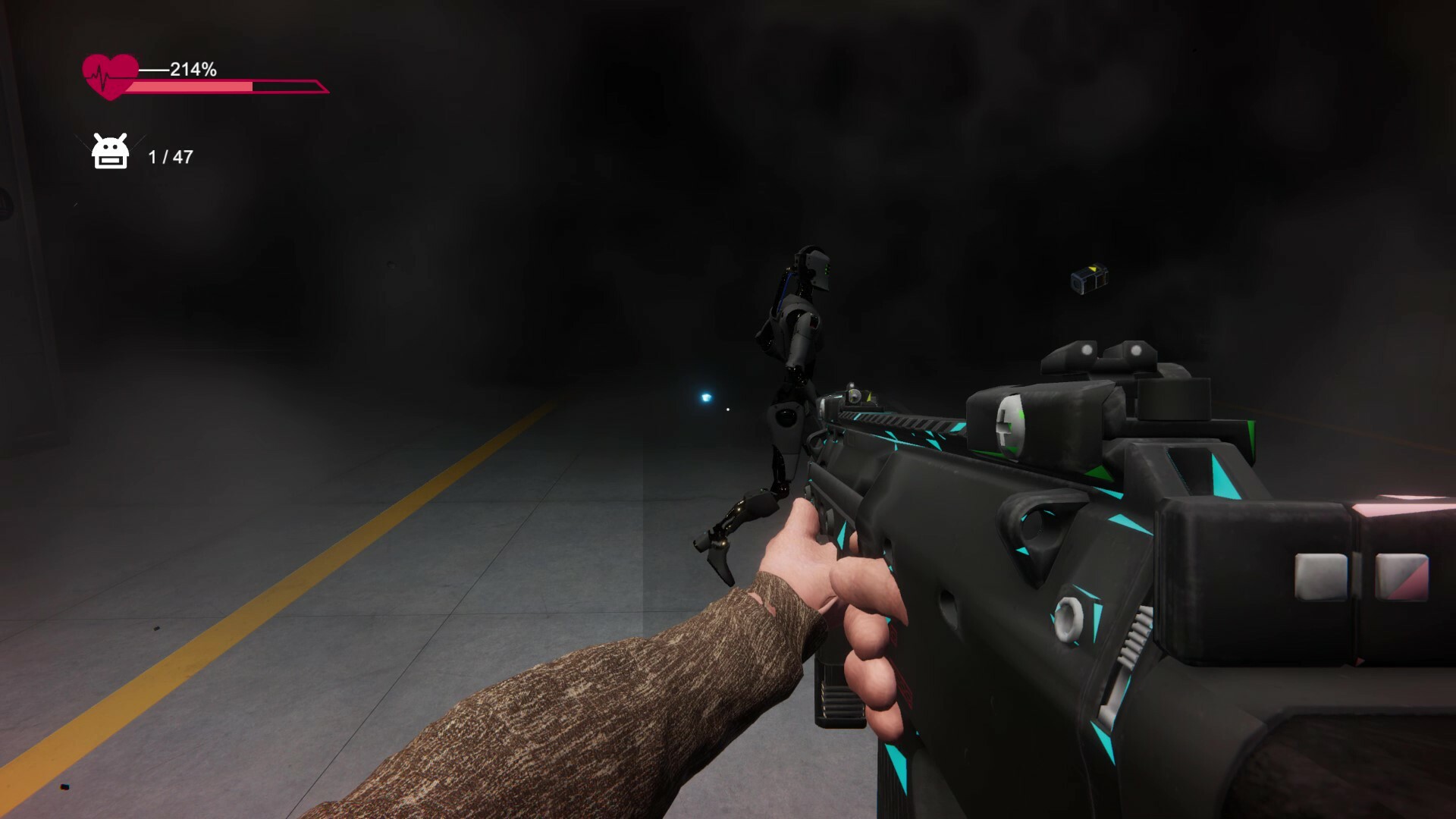Click the pink health bar fill
1456x819 pixels.
point(190,87)
